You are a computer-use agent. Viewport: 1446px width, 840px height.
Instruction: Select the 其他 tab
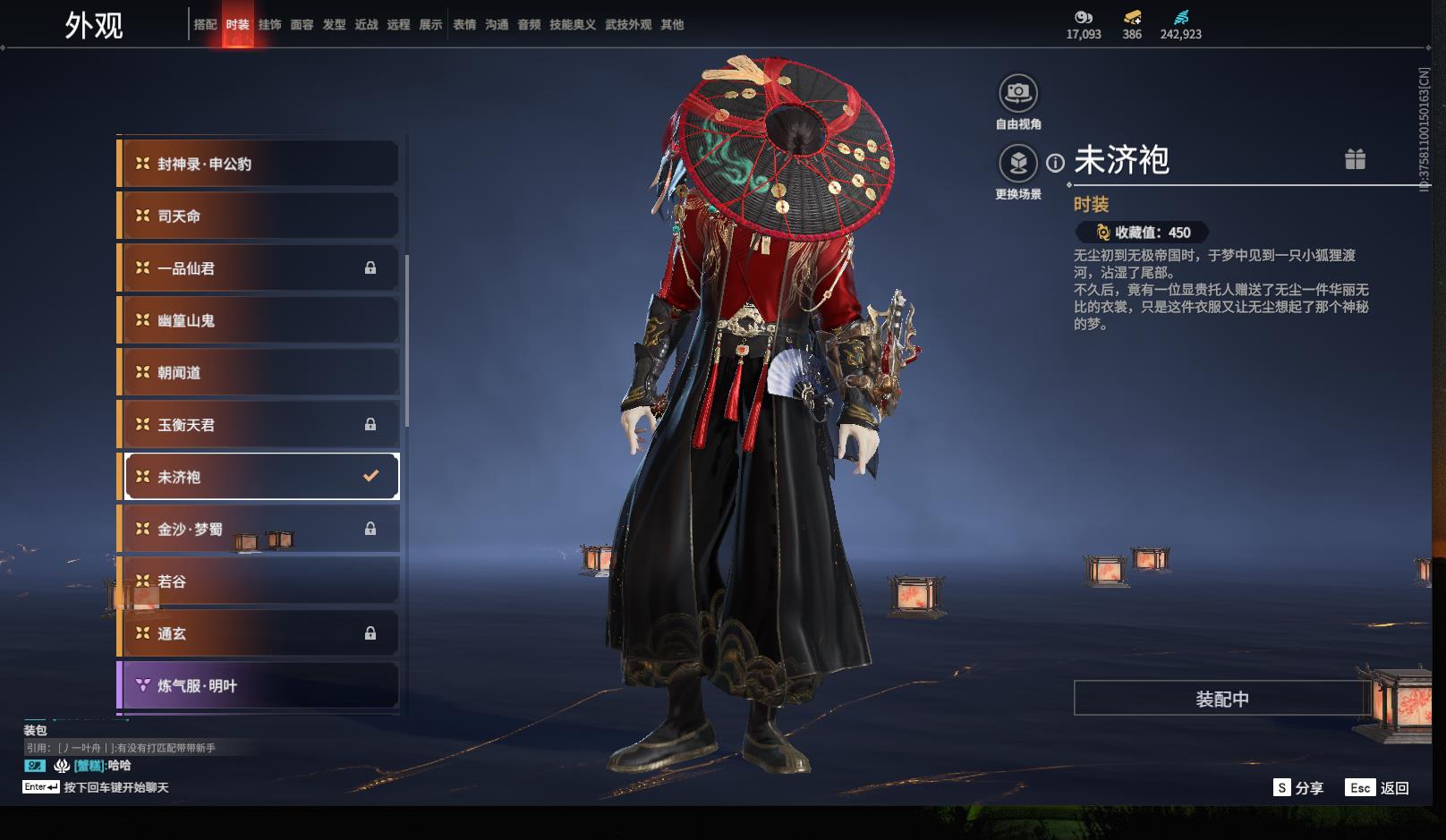[x=672, y=25]
